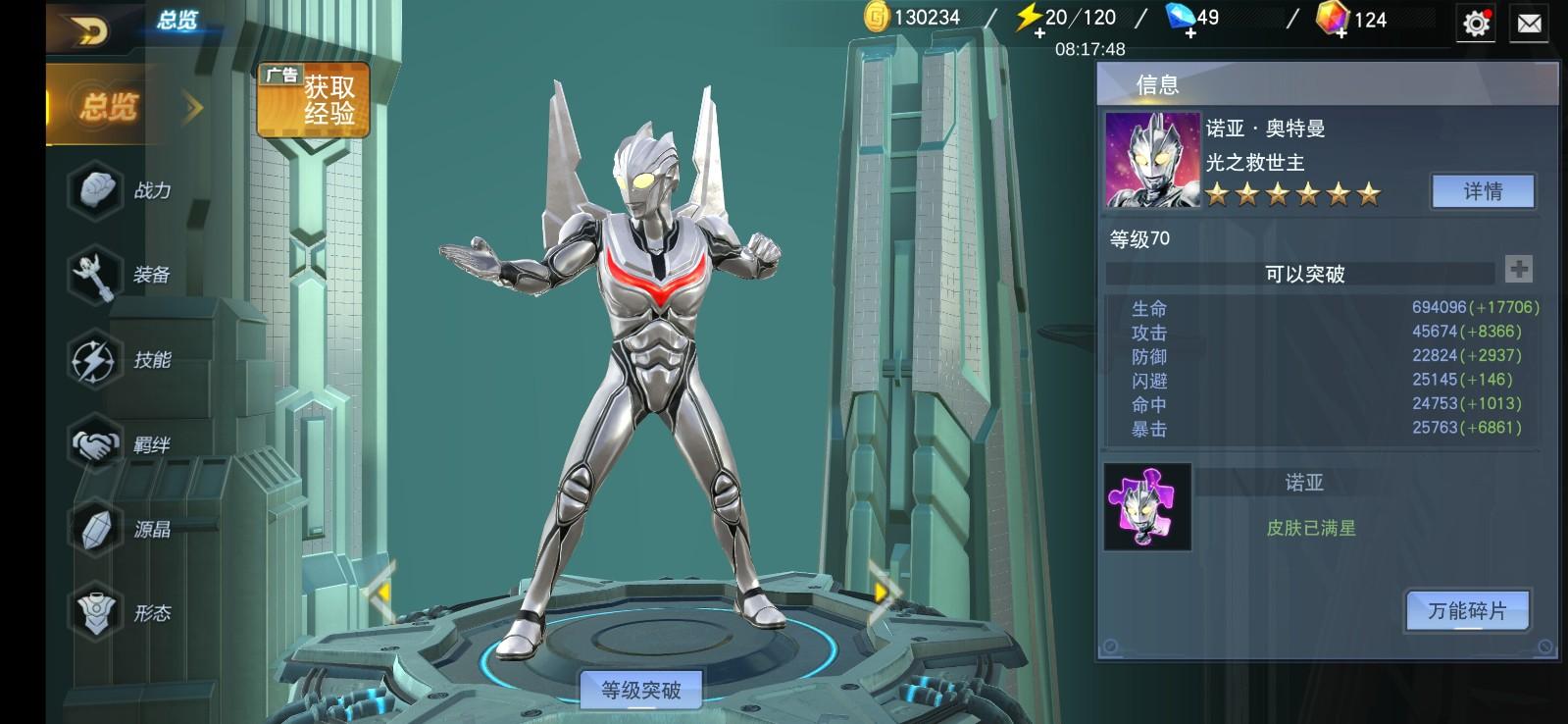Tap the 详情 (details) button
The width and height of the screenshot is (1568, 724).
(1483, 189)
